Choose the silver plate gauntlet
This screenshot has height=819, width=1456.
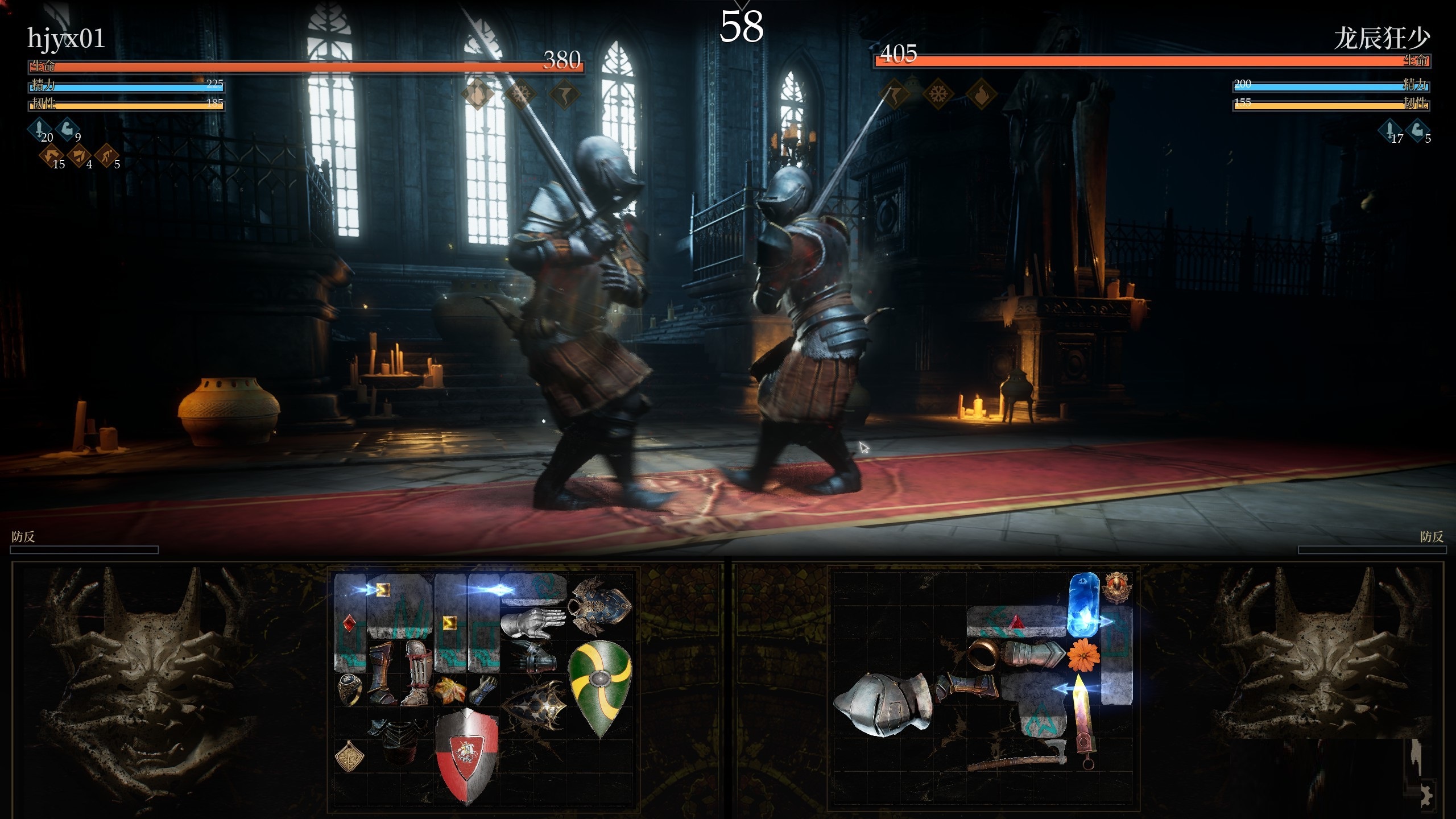click(532, 623)
